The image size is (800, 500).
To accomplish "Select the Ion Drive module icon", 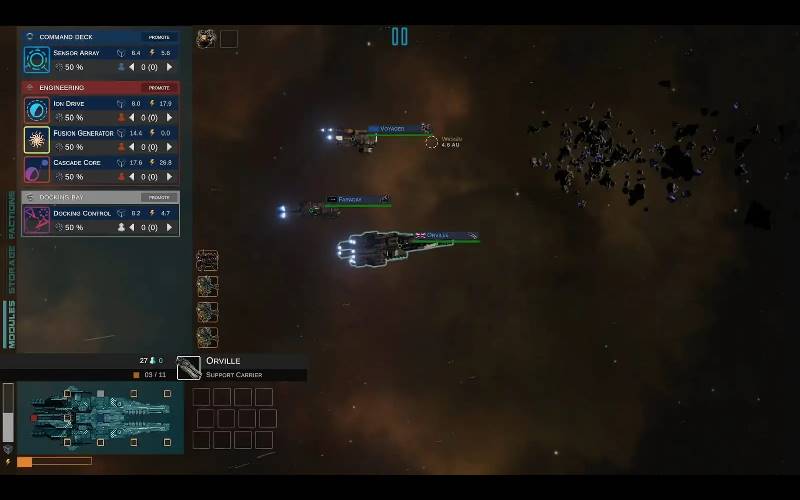I will click(x=37, y=110).
